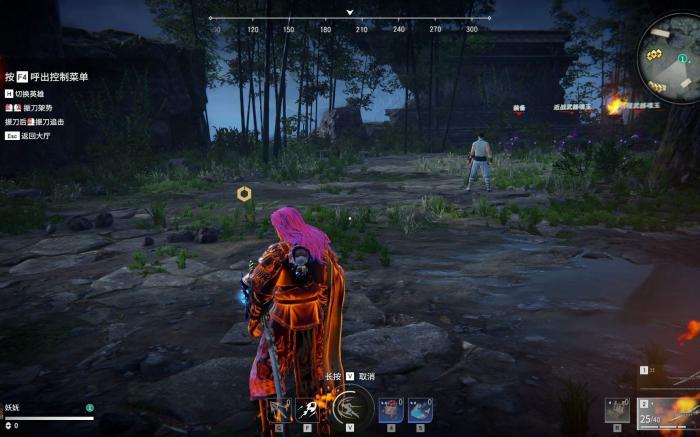Use the blue consumable item slot
Image resolution: width=700 pixels, height=437 pixels.
click(419, 409)
